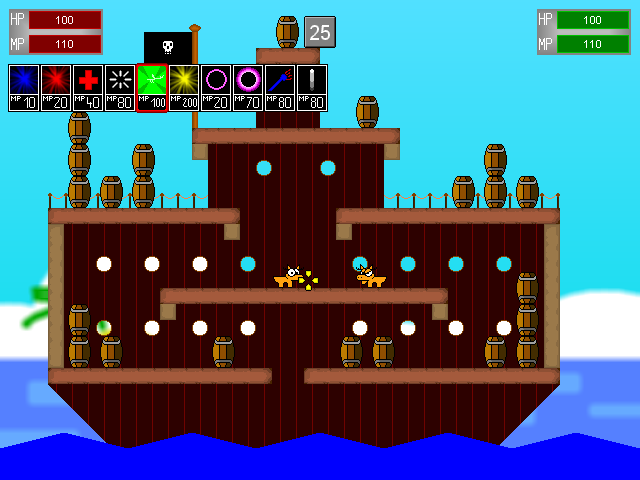Select the thin pink ring spell
Screen dimensions: 640x480
pos(216,87)
